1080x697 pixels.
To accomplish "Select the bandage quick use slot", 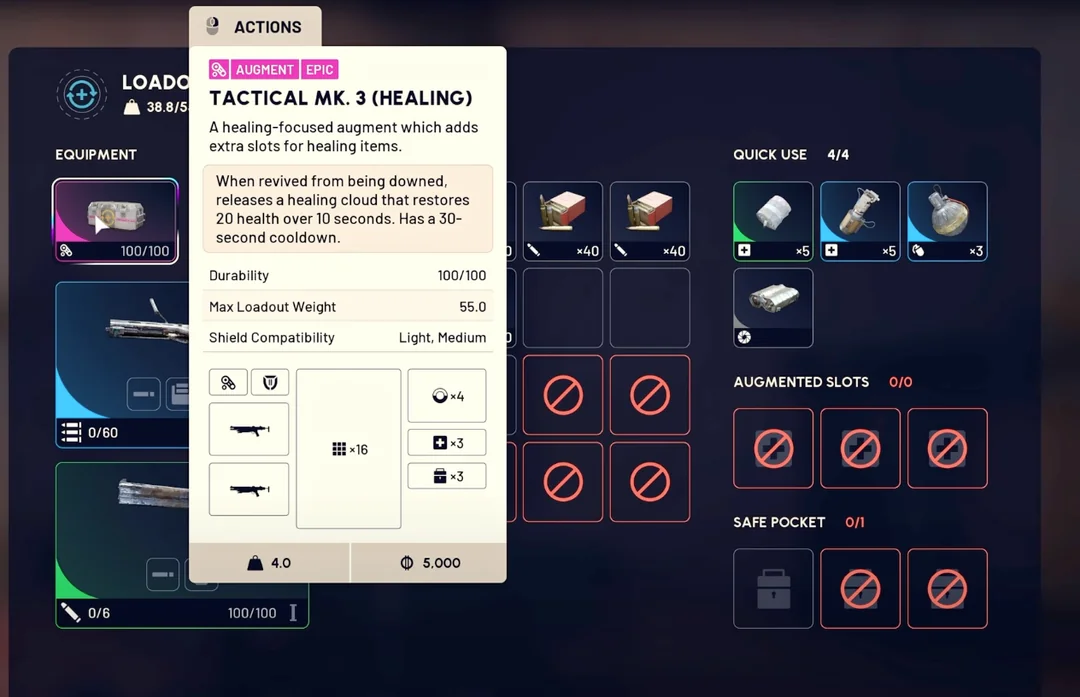I will pyautogui.click(x=773, y=221).
